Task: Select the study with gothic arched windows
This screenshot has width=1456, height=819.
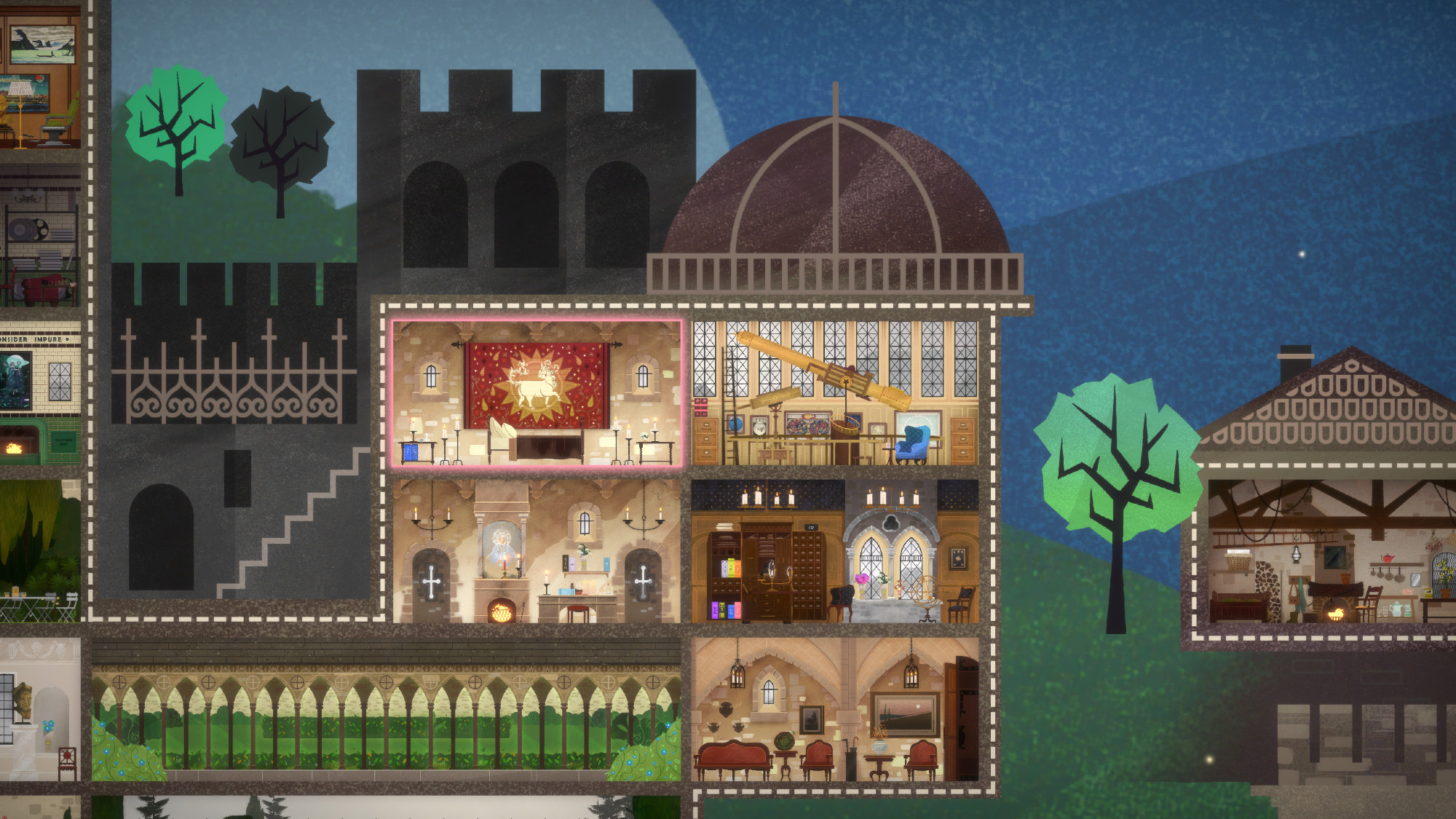Action: (835, 551)
